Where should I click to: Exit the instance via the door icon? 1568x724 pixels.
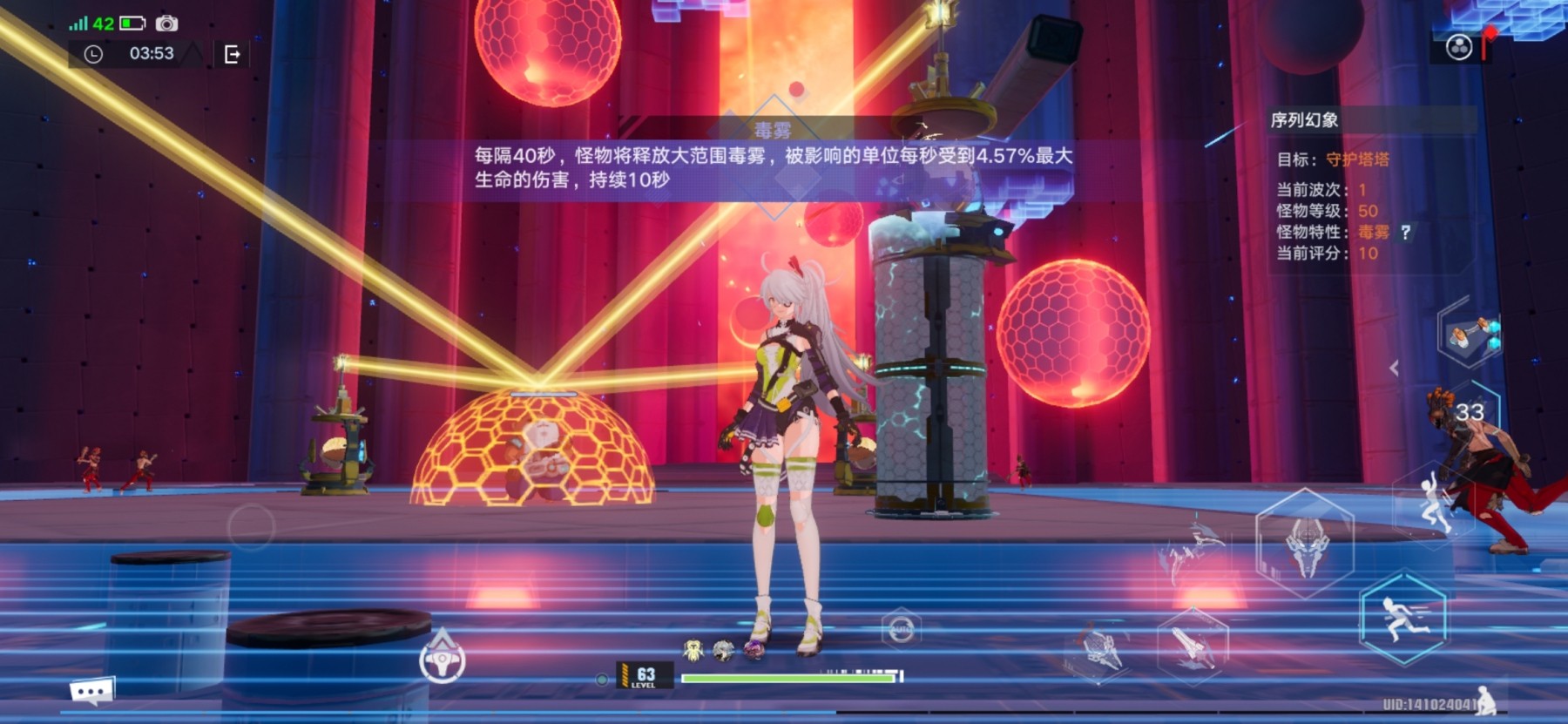(232, 55)
